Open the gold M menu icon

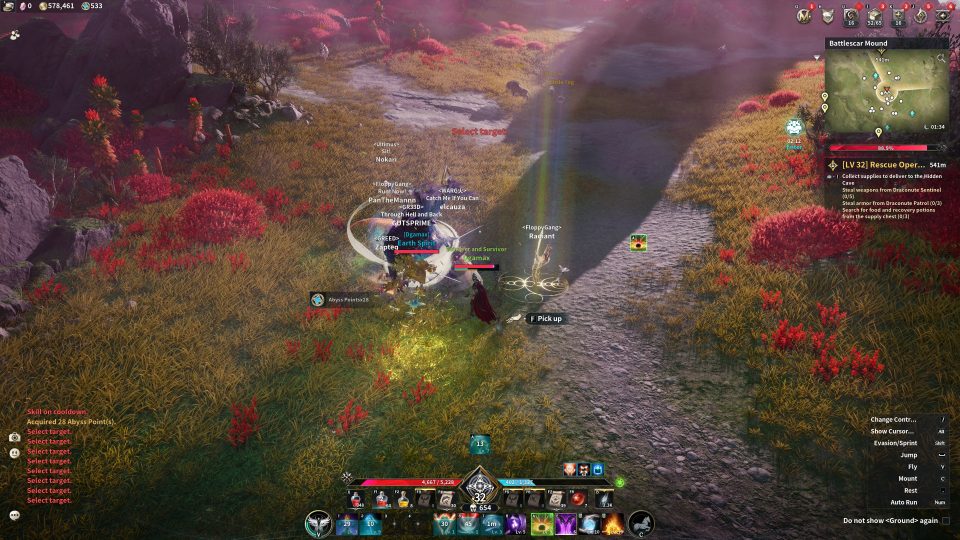pos(806,15)
